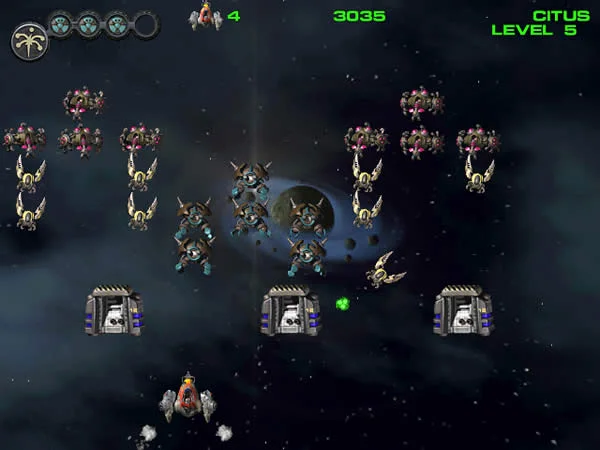Click the ship lives icon

pos(206,15)
